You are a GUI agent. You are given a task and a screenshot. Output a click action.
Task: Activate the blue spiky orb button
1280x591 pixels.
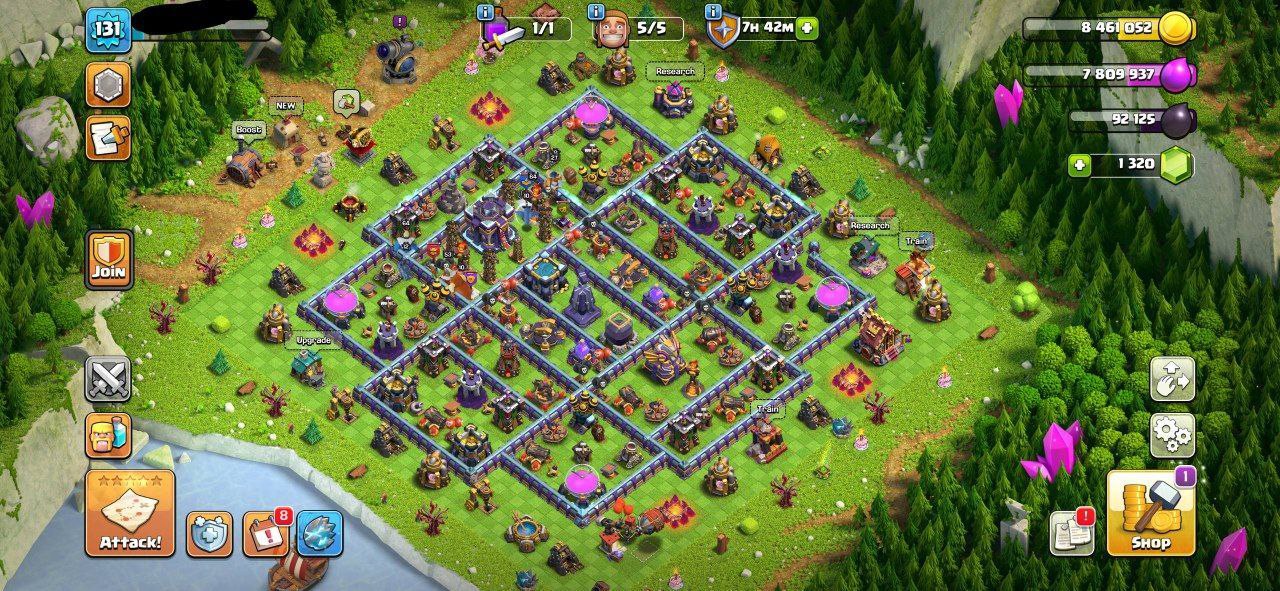[319, 535]
